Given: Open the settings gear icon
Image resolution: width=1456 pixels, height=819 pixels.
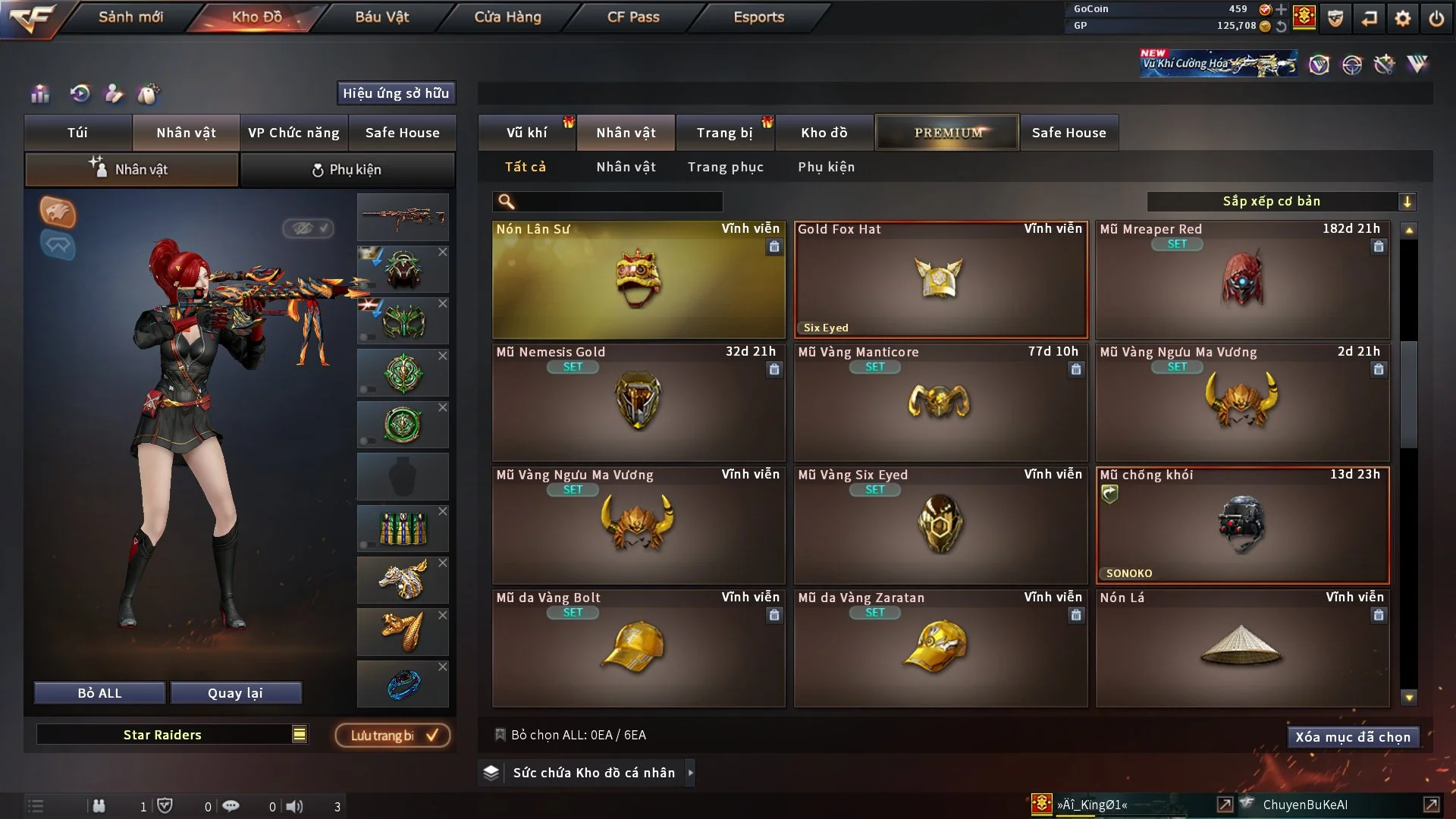Looking at the screenshot, I should tap(1402, 18).
